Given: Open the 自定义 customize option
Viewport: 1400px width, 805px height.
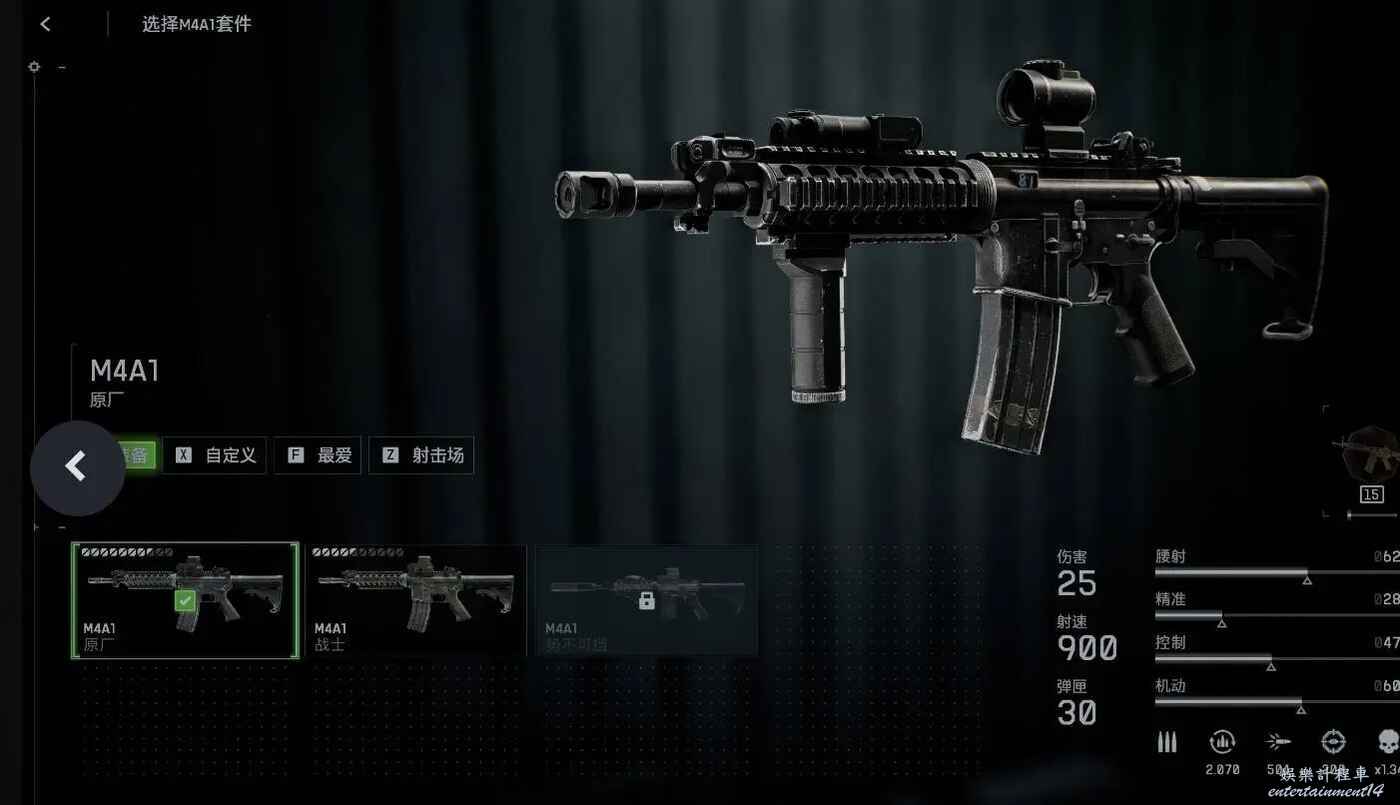Looking at the screenshot, I should coord(215,456).
